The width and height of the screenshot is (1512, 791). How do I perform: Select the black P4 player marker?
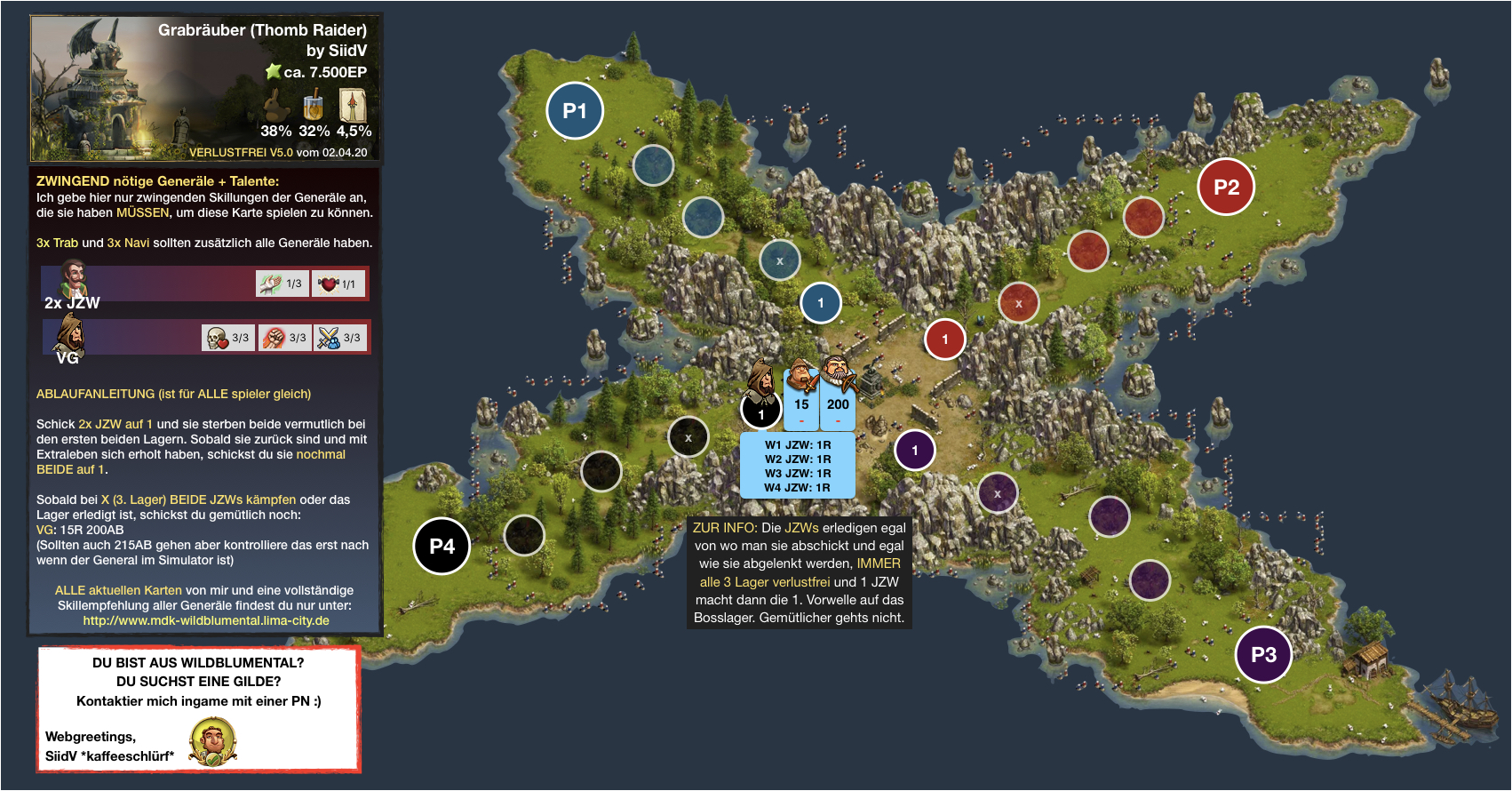(x=442, y=546)
